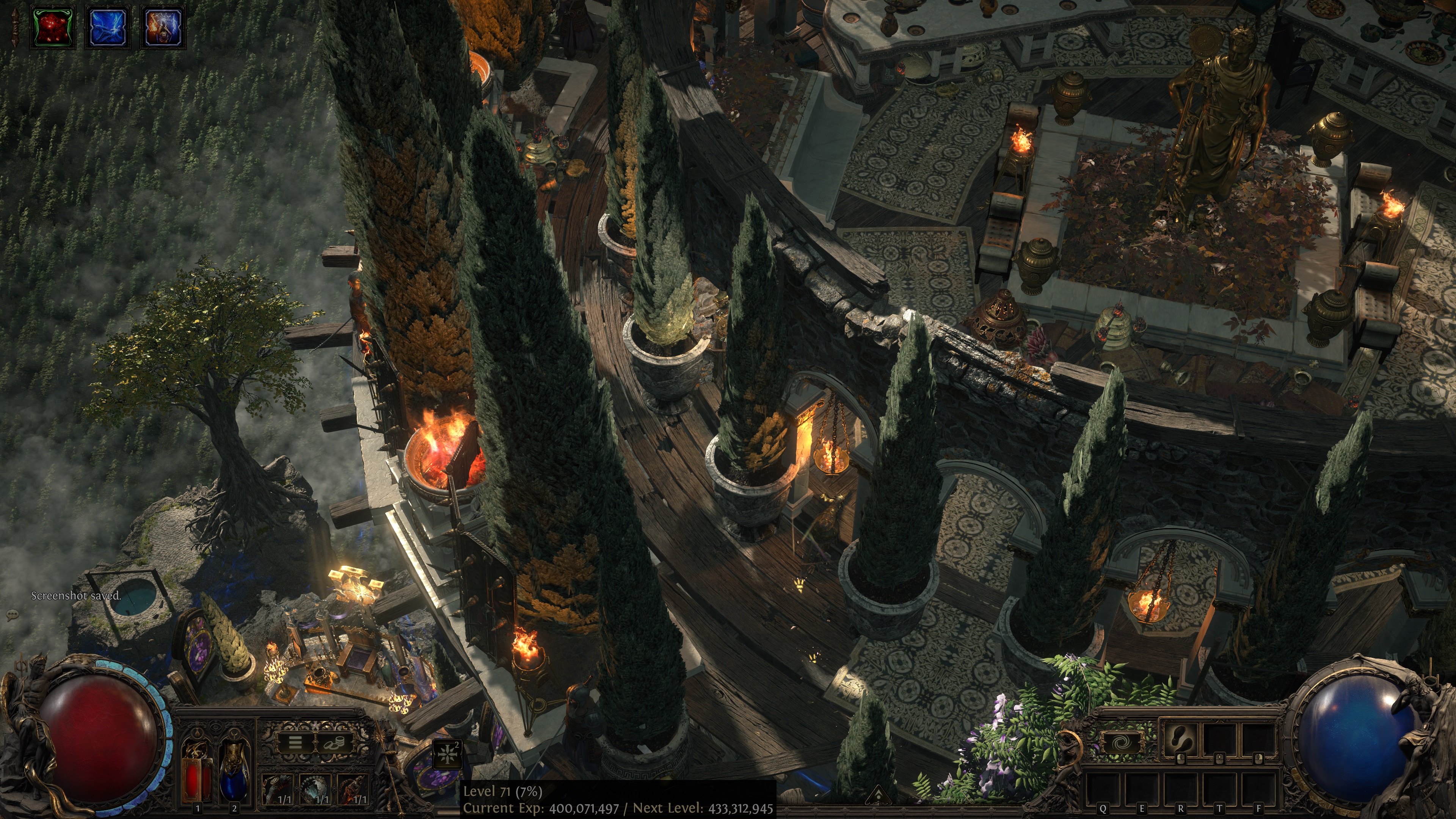Click the blue lightning buff icon
This screenshot has width=1456, height=819.
tap(107, 27)
